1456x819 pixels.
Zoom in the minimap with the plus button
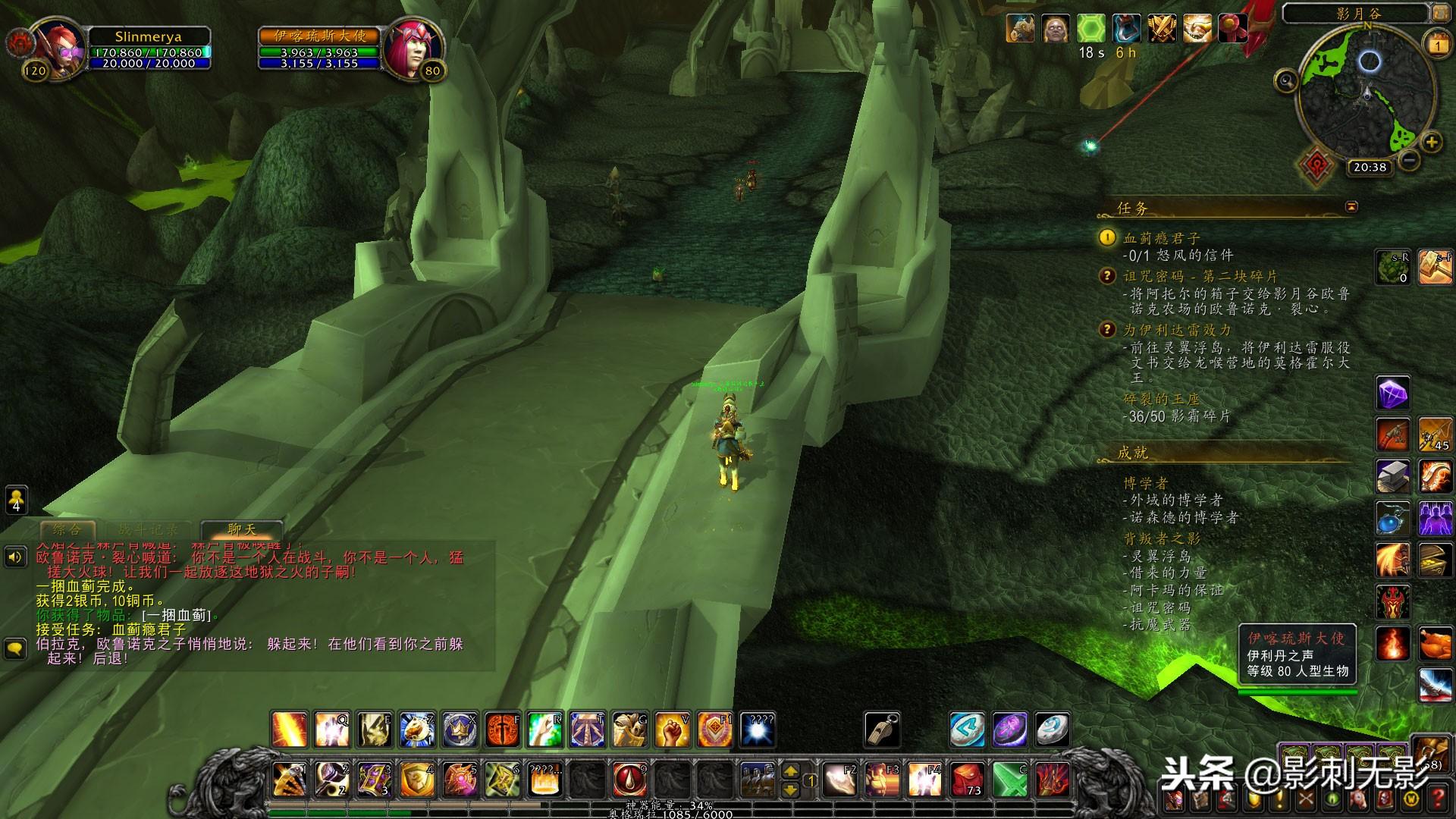coord(1431,142)
